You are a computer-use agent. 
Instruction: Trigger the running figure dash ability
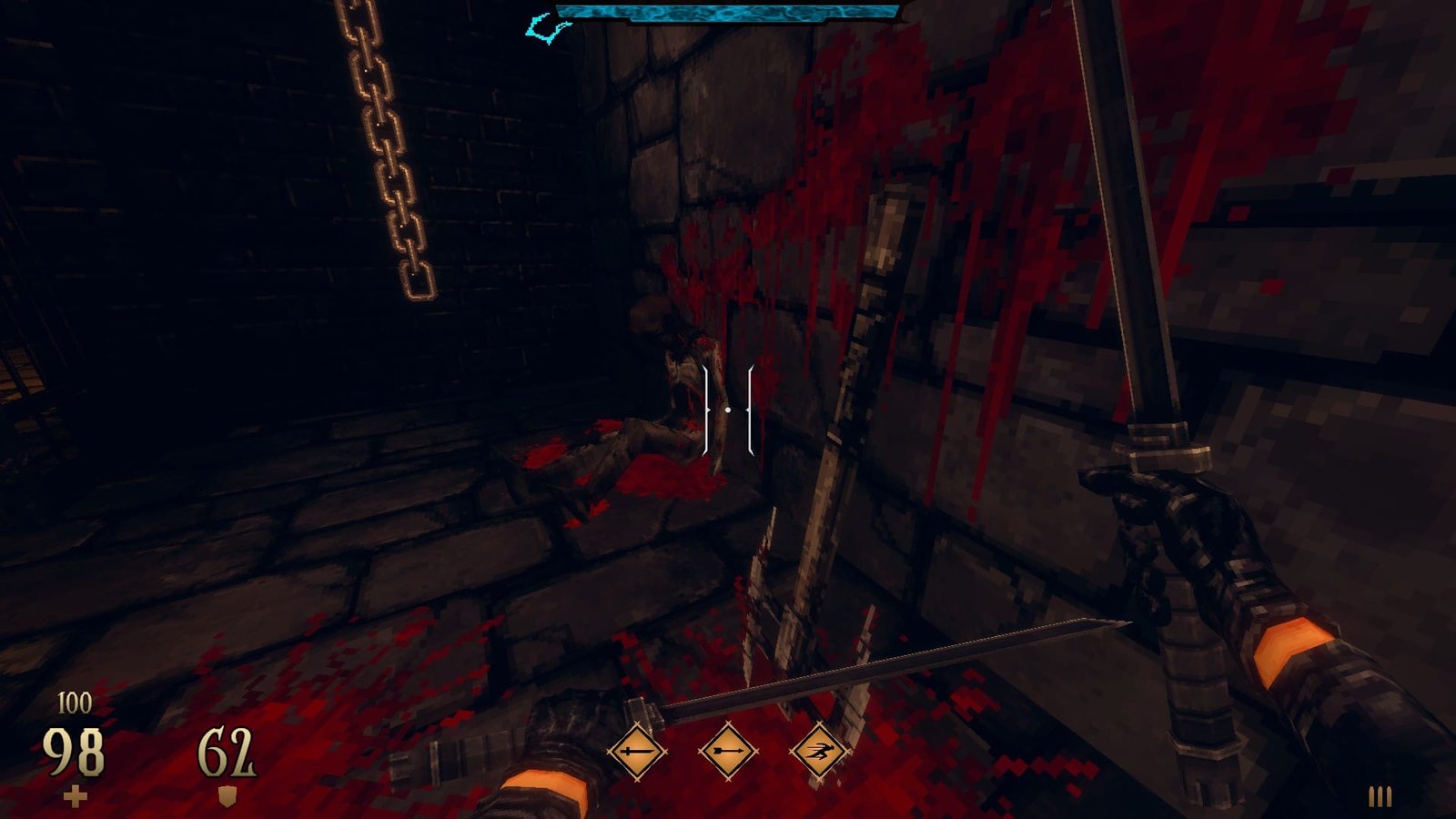819,752
